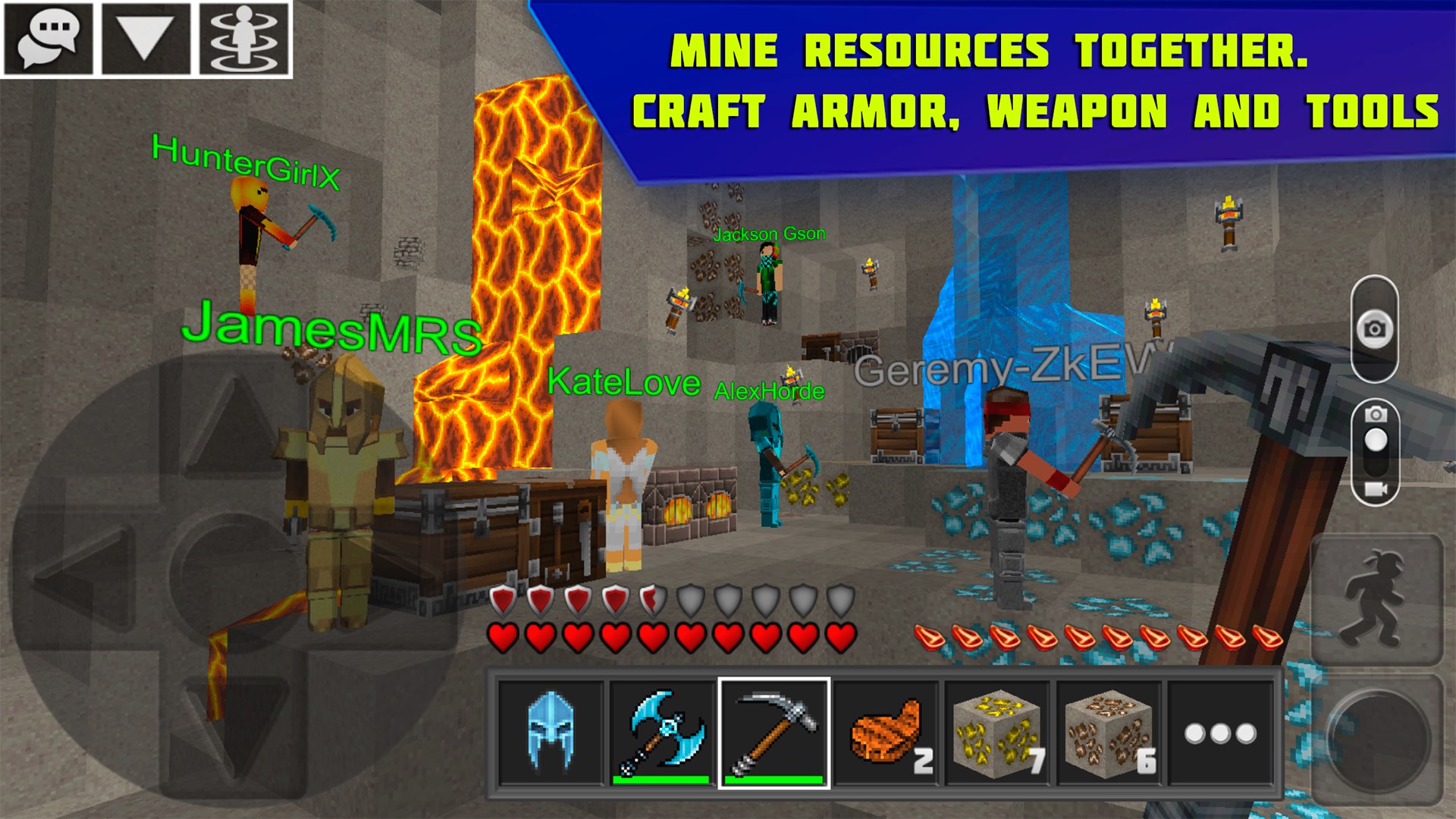Select the blue helmet hotbar slot
The width and height of the screenshot is (1456, 819).
pos(551,733)
